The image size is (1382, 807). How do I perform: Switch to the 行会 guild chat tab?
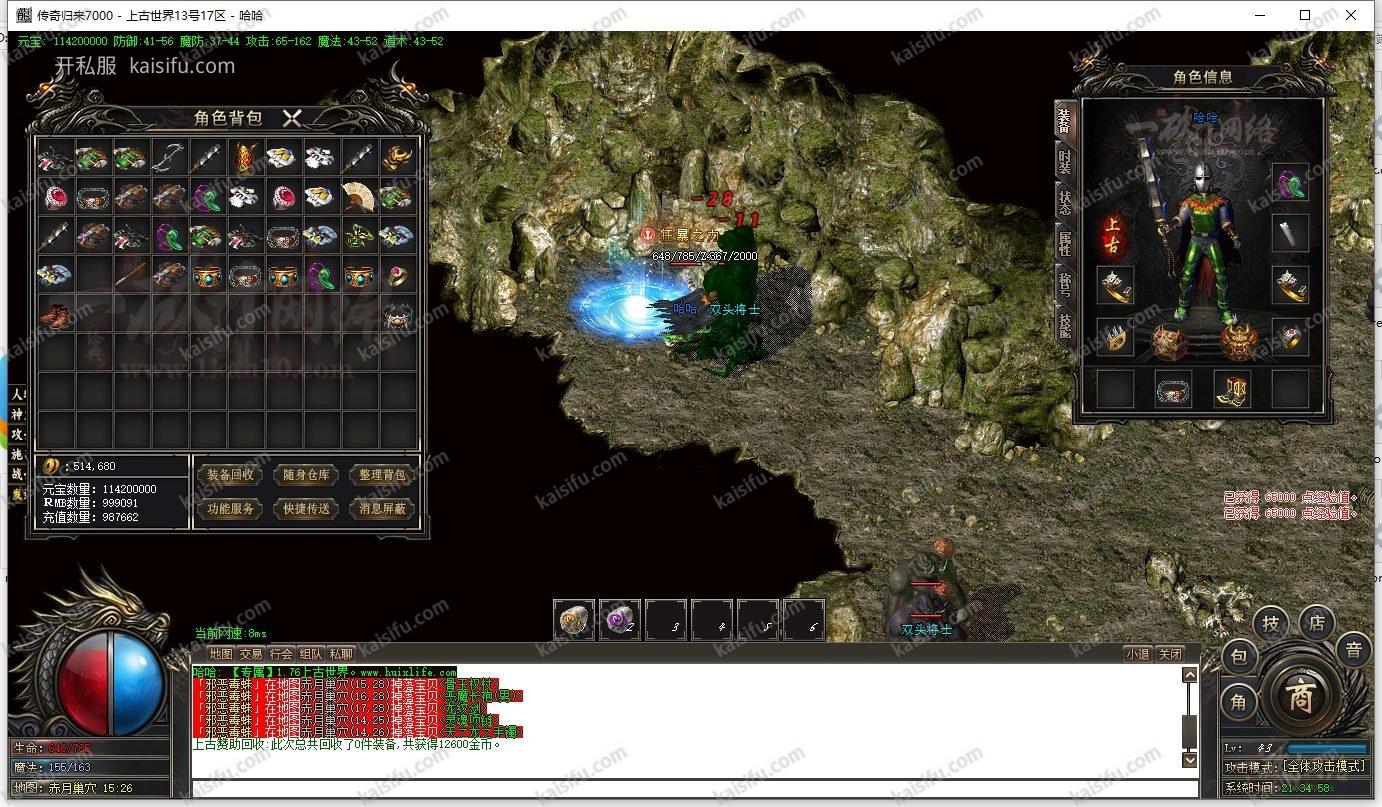click(x=281, y=654)
